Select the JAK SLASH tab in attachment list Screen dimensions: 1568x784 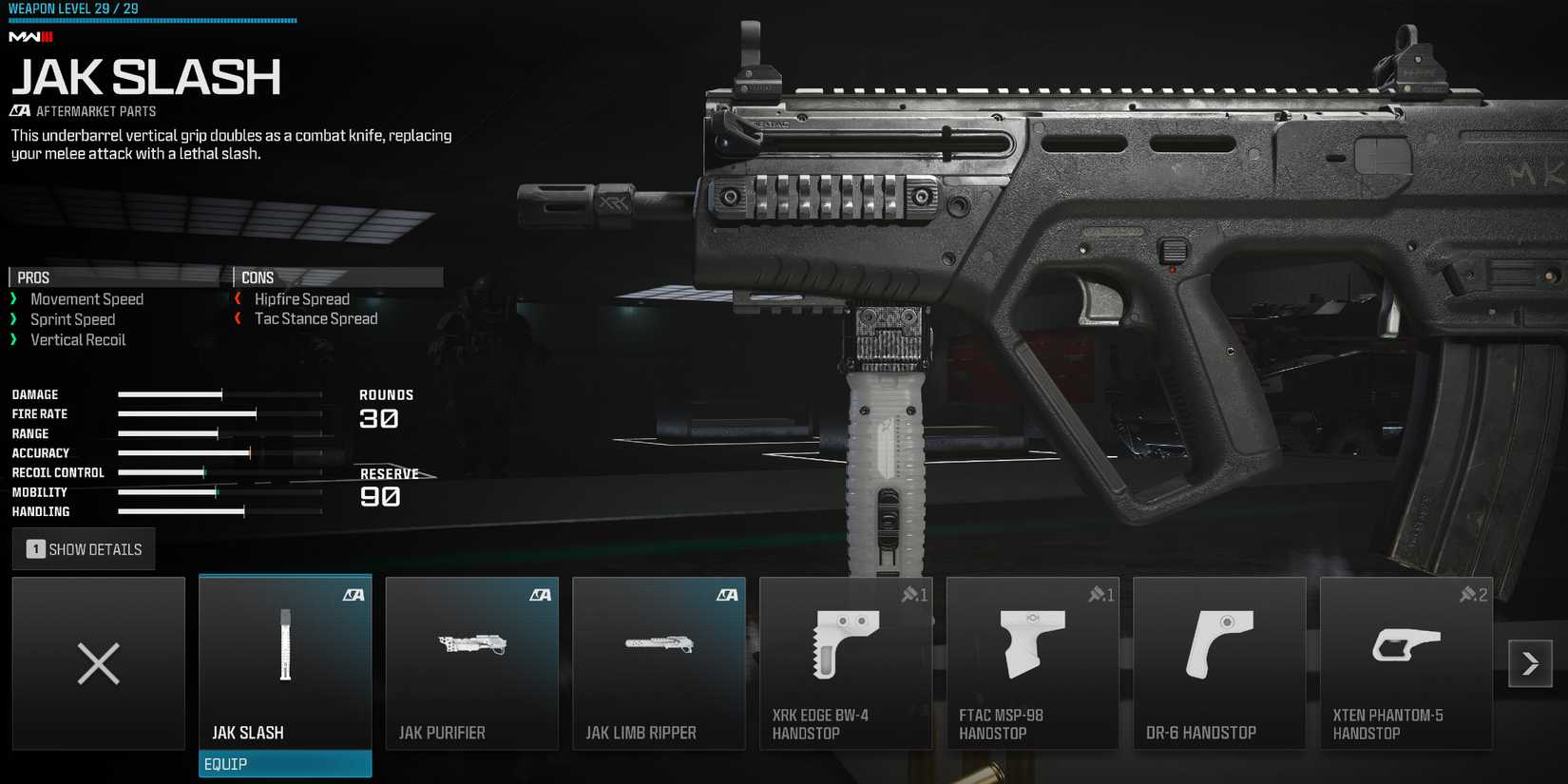point(284,733)
